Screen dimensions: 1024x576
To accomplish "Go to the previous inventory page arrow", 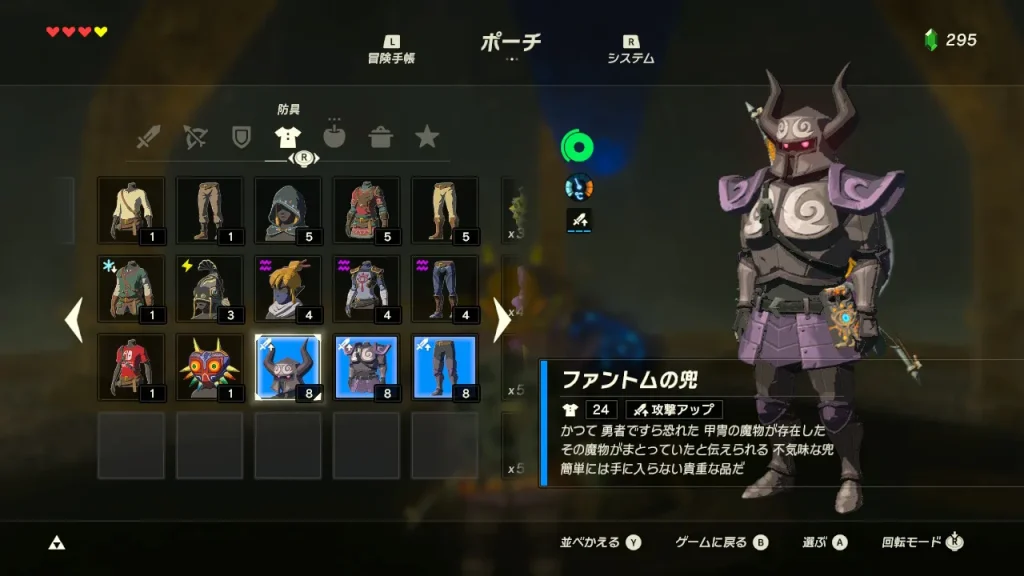I will pos(73,320).
